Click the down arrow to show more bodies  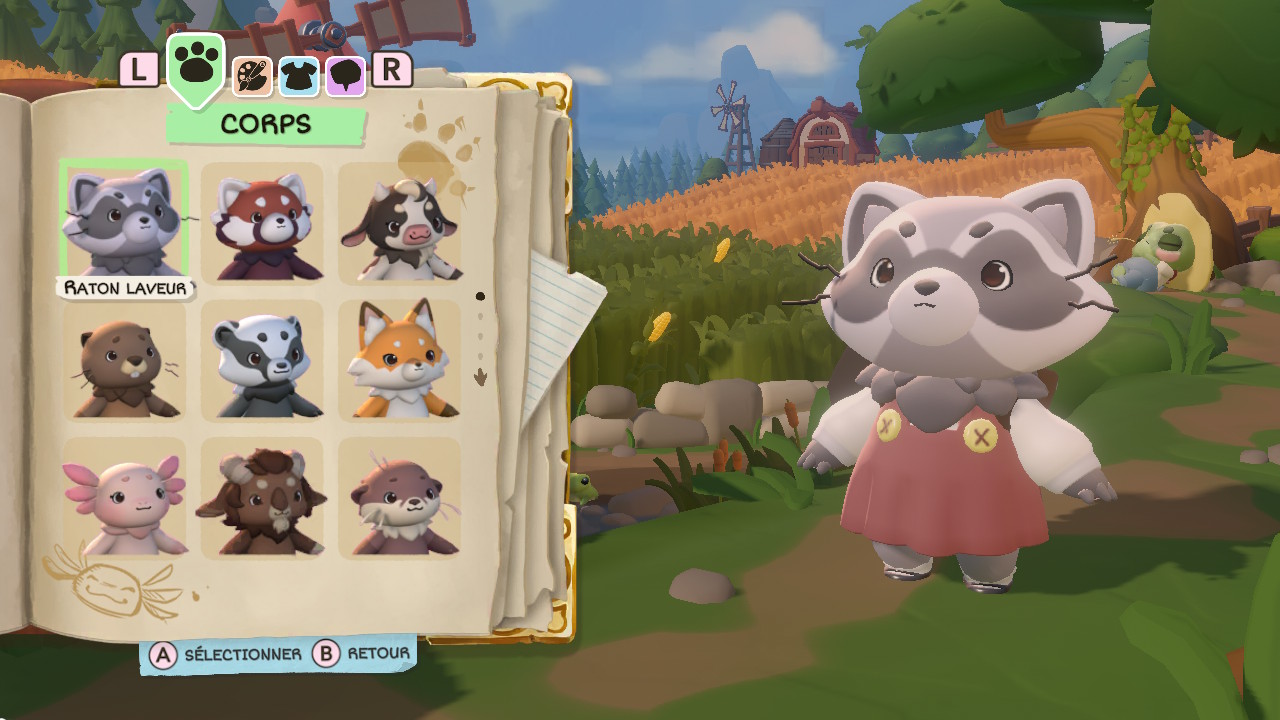(x=480, y=377)
